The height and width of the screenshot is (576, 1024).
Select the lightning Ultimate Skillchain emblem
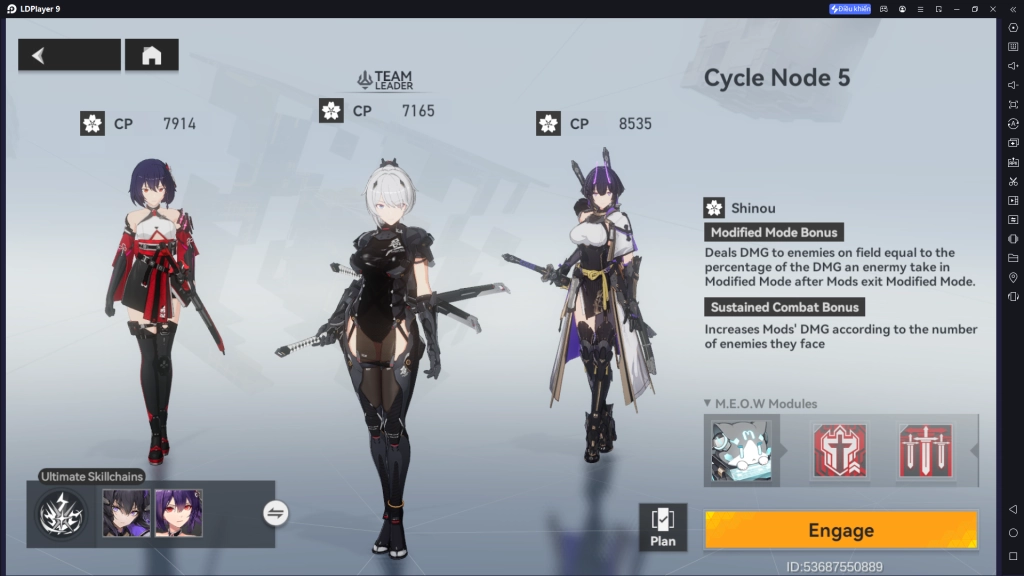pos(62,514)
